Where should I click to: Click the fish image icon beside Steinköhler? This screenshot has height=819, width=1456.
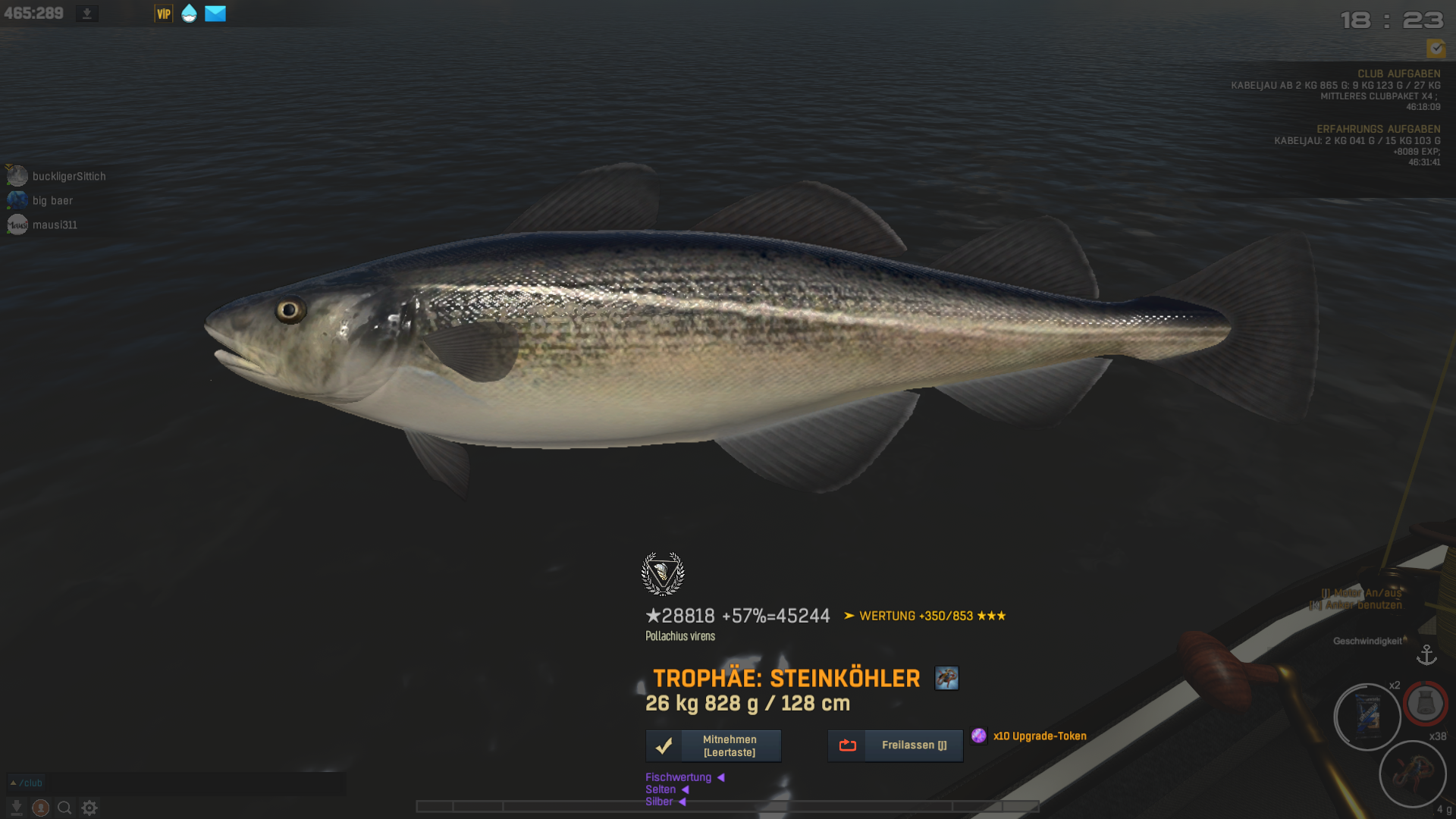point(946,678)
